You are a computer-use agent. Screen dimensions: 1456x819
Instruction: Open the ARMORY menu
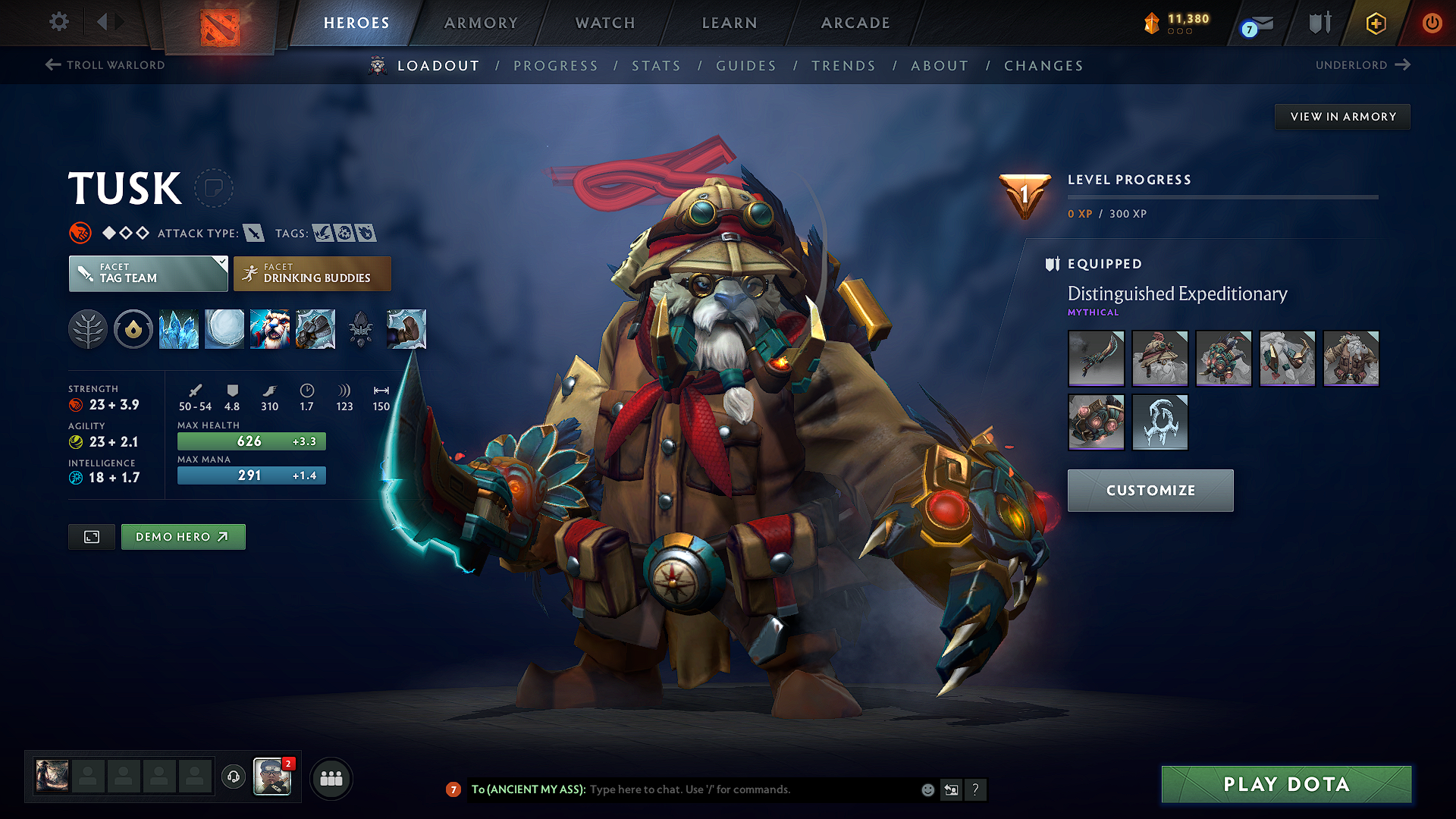pyautogui.click(x=481, y=23)
